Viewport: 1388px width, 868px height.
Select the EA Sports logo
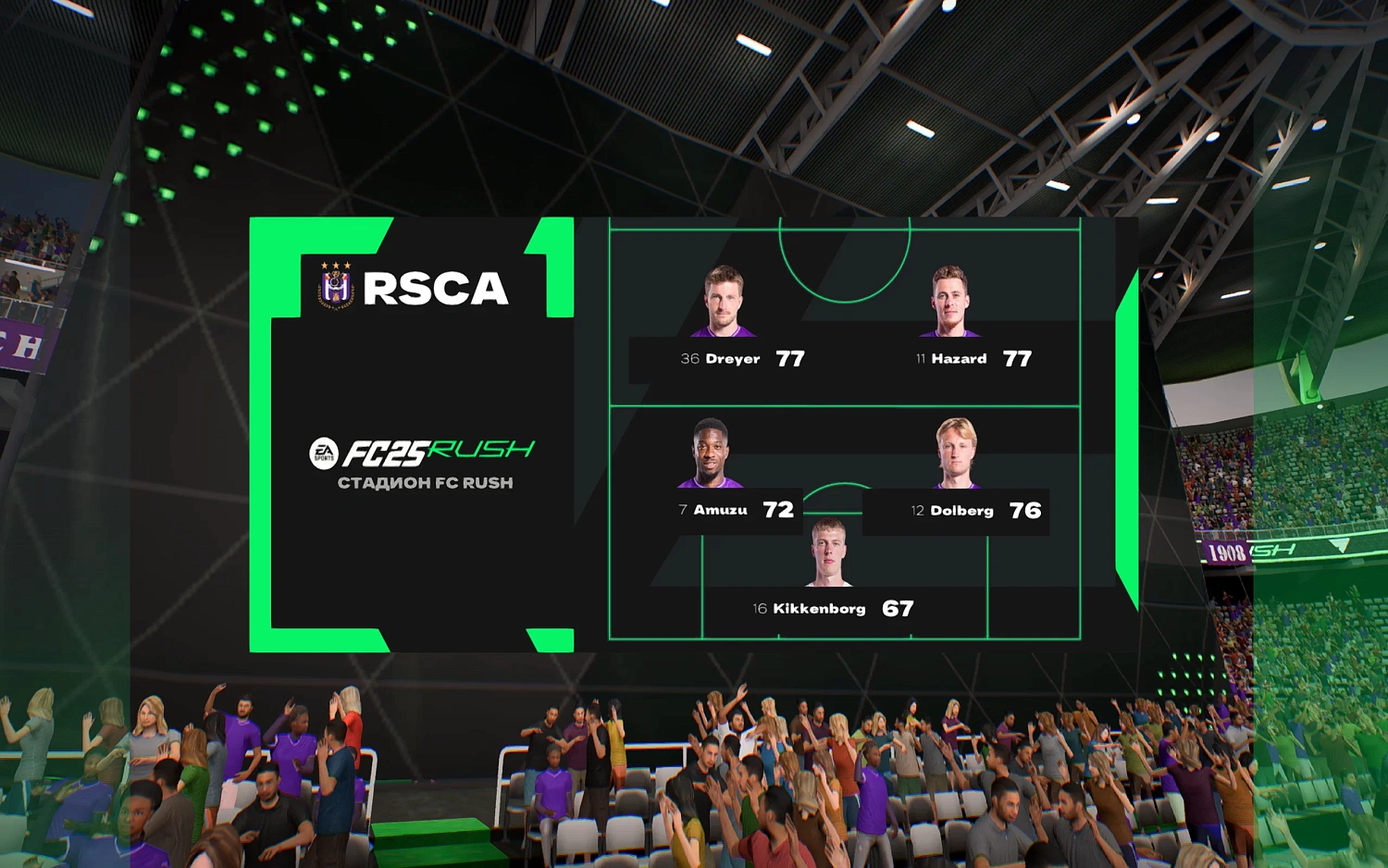pyautogui.click(x=324, y=452)
